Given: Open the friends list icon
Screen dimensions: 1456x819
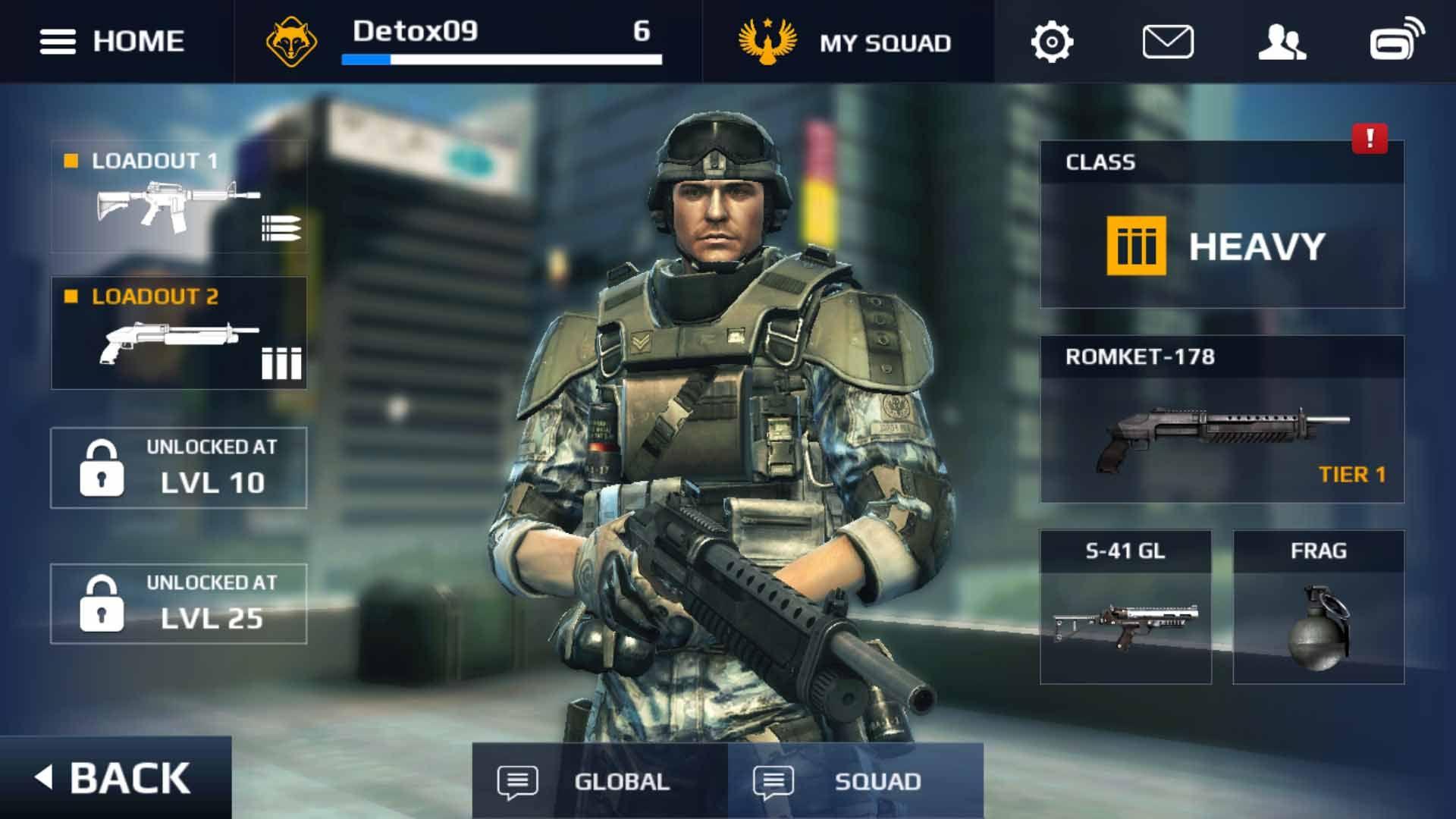Looking at the screenshot, I should pyautogui.click(x=1282, y=42).
